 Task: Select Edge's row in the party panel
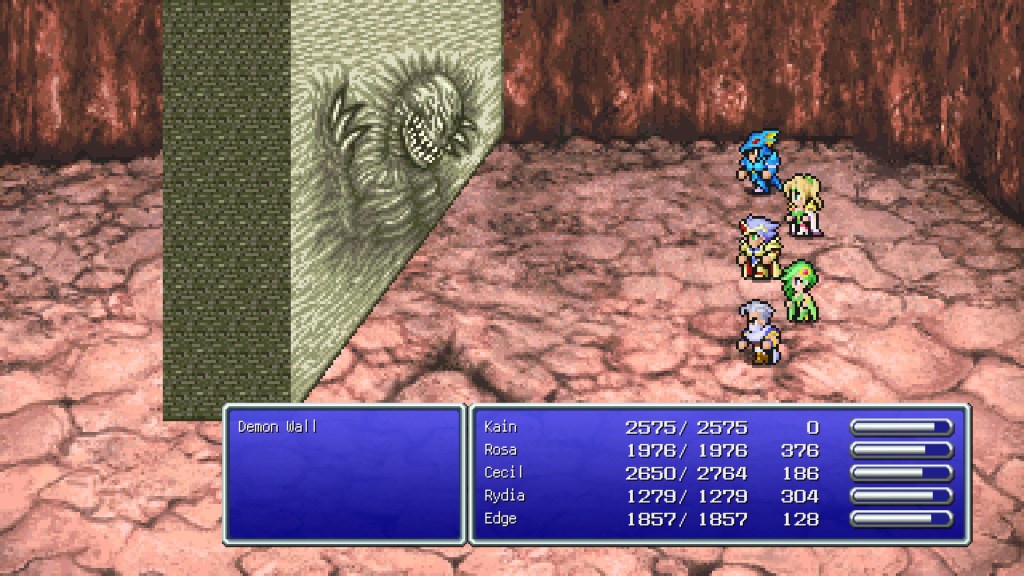(x=502, y=519)
